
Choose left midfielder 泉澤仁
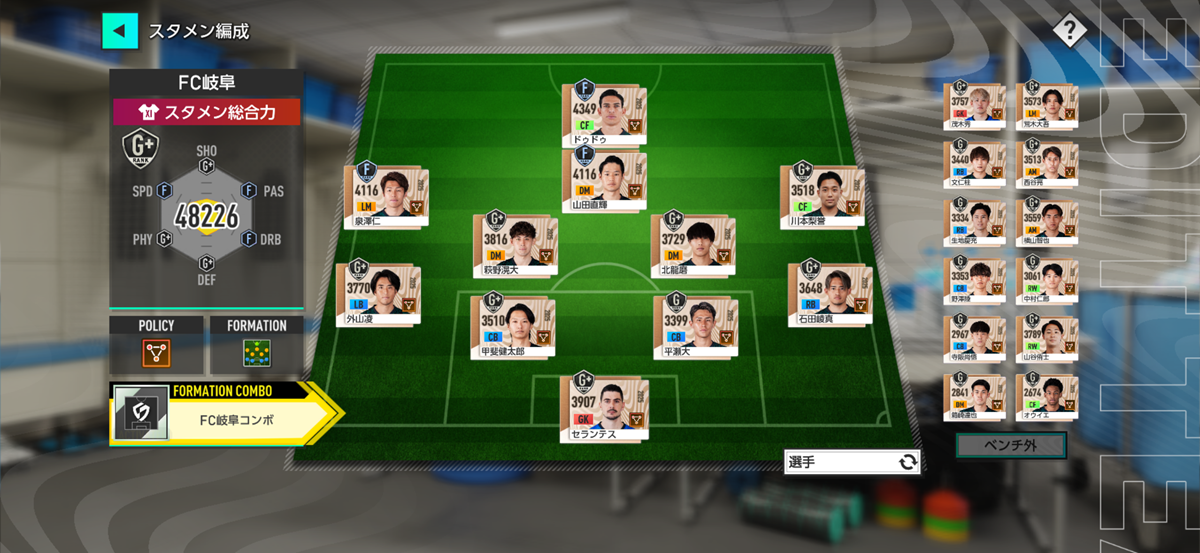(386, 196)
